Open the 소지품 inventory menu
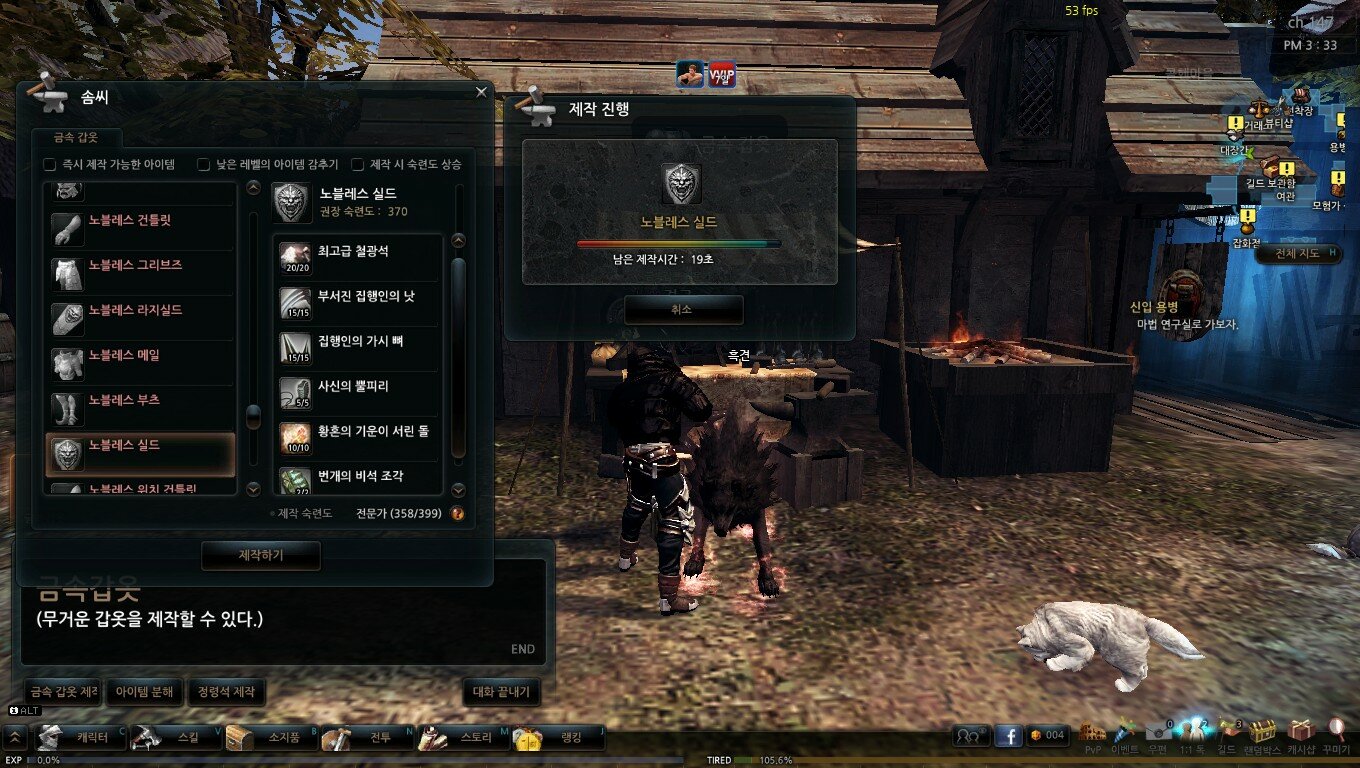 pos(272,738)
